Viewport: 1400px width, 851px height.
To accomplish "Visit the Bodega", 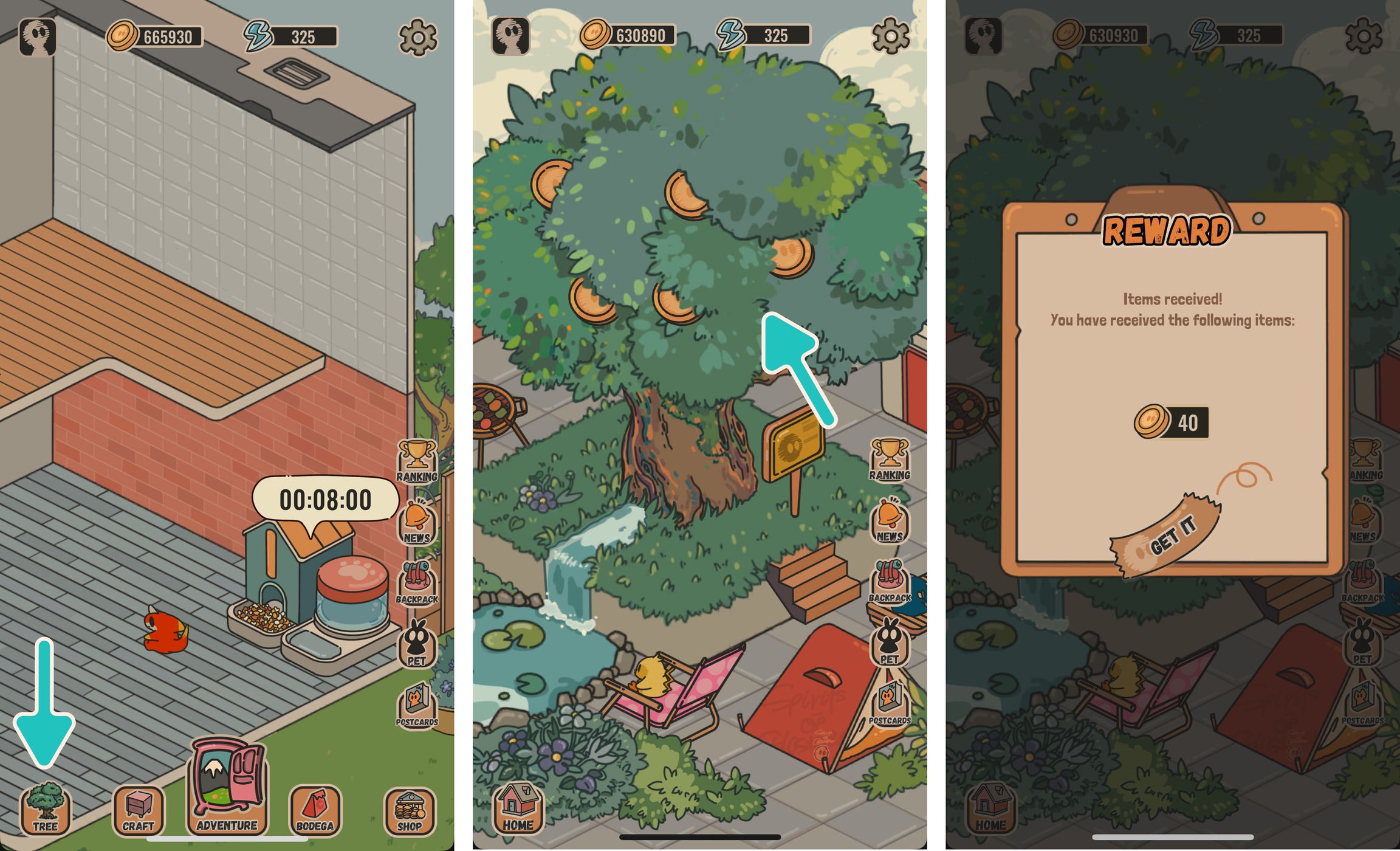I will [315, 811].
